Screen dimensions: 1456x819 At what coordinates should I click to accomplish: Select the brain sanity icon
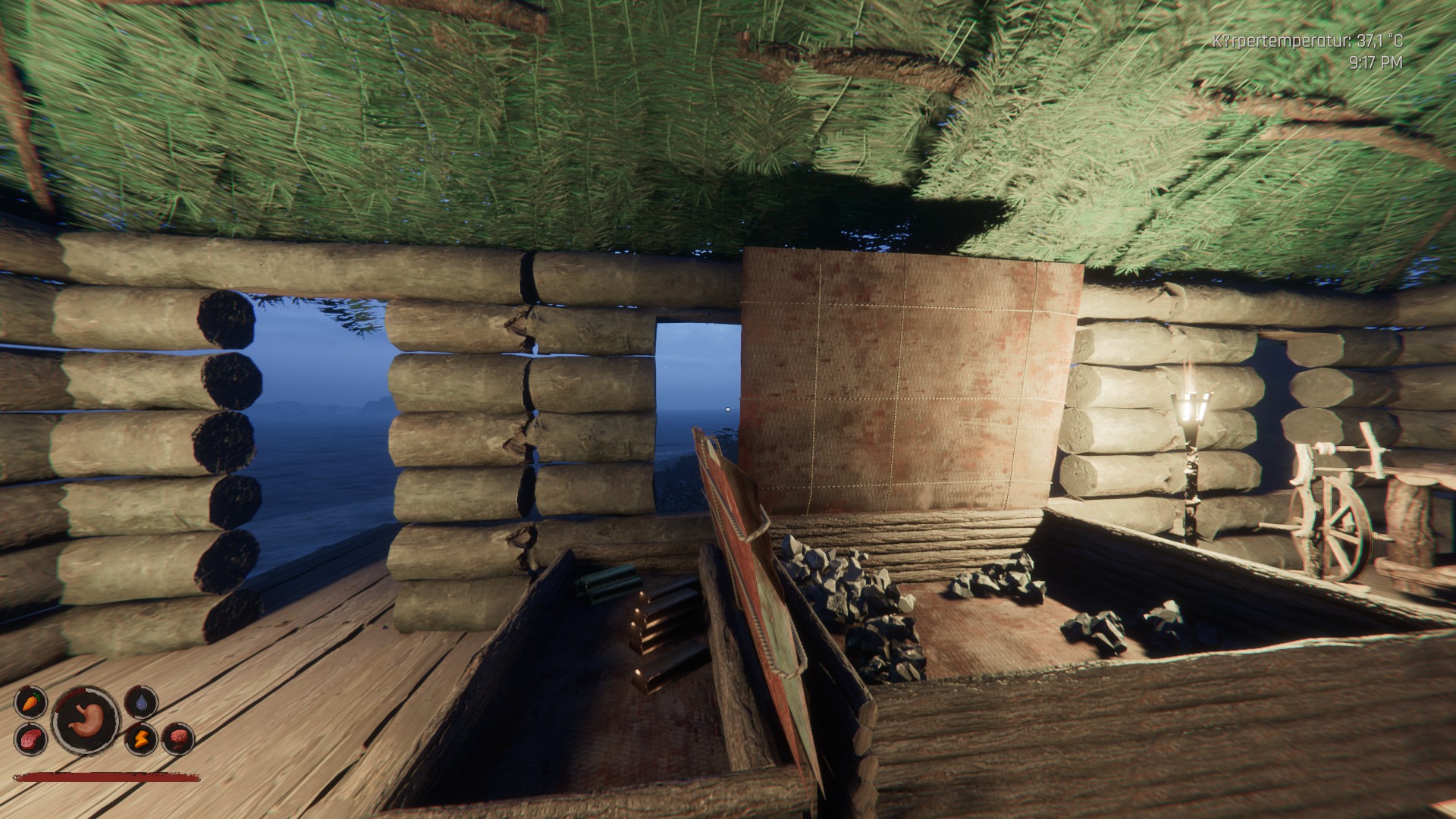coord(179,738)
